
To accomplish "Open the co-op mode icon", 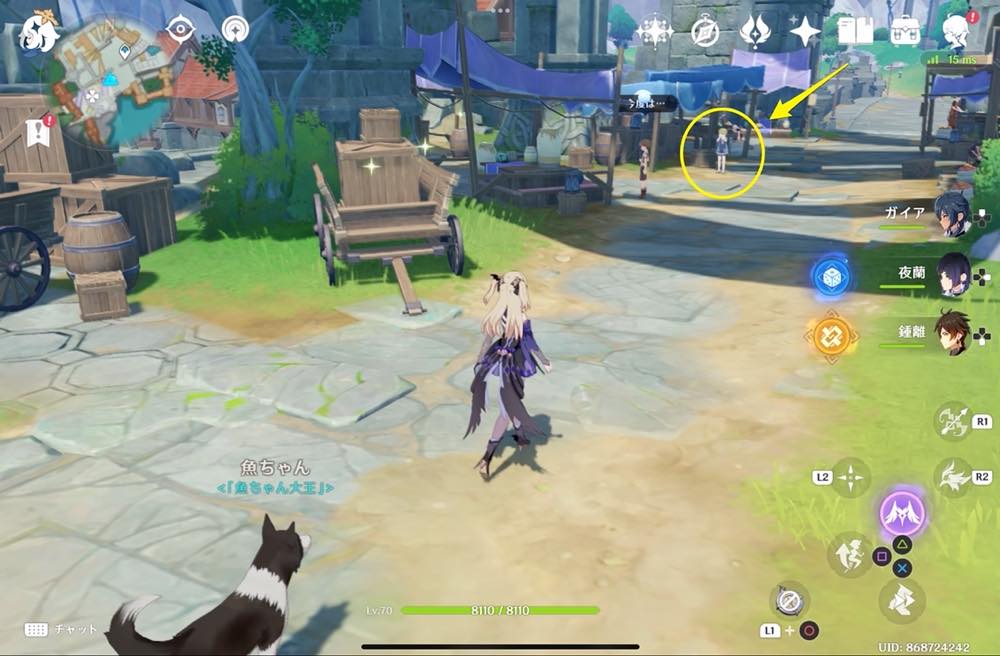I will pos(236,29).
